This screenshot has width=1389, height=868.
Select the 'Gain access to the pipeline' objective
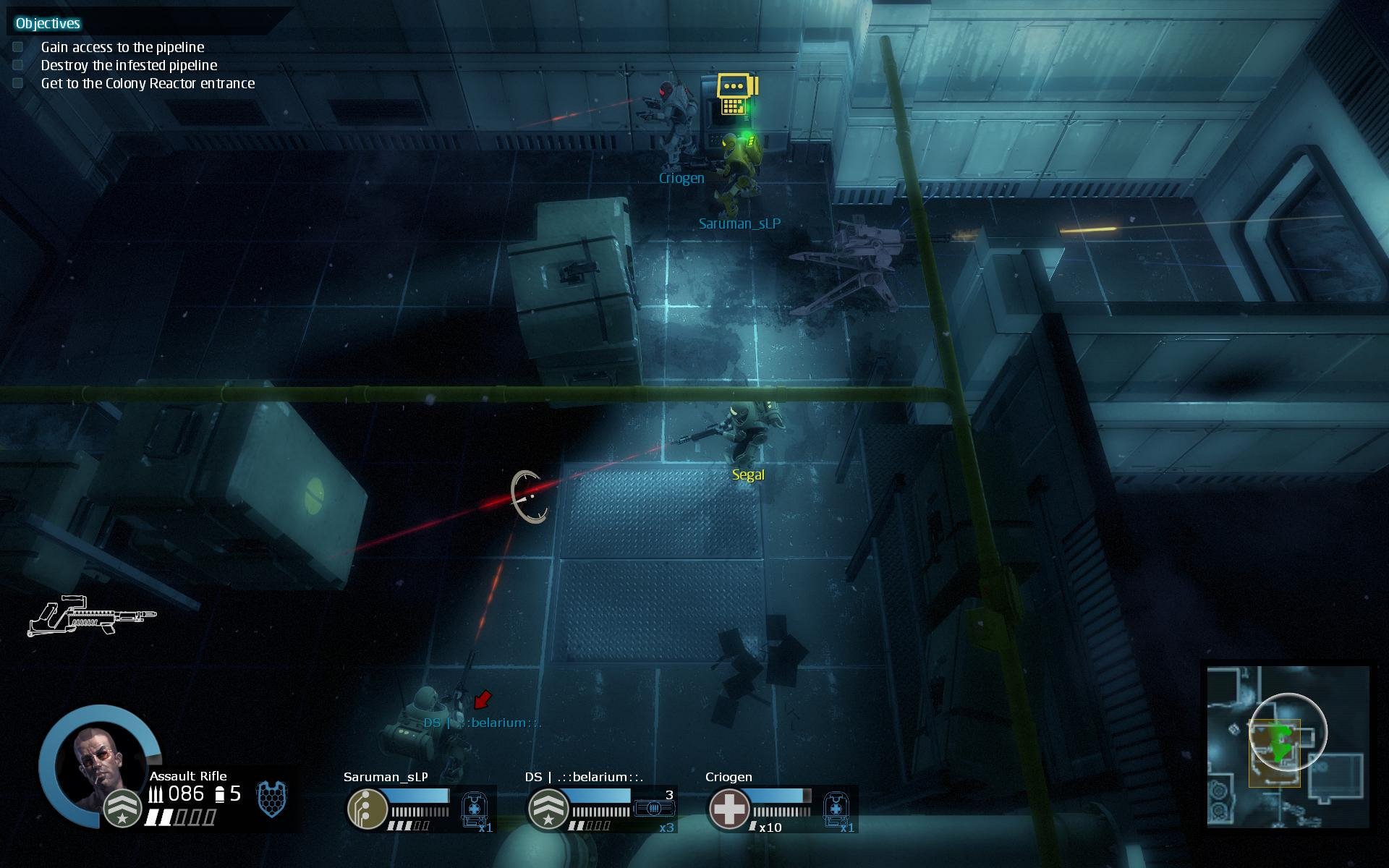tap(122, 47)
